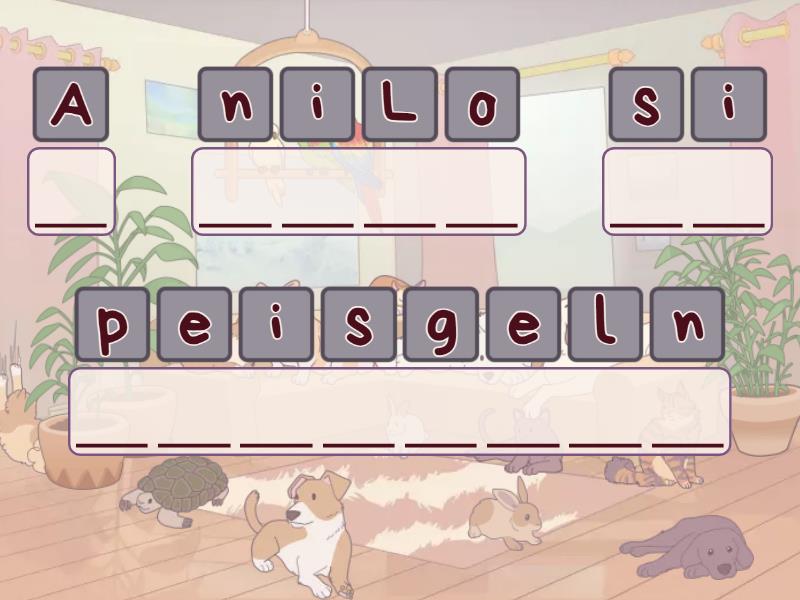Choose the letter o tile

tap(482, 104)
